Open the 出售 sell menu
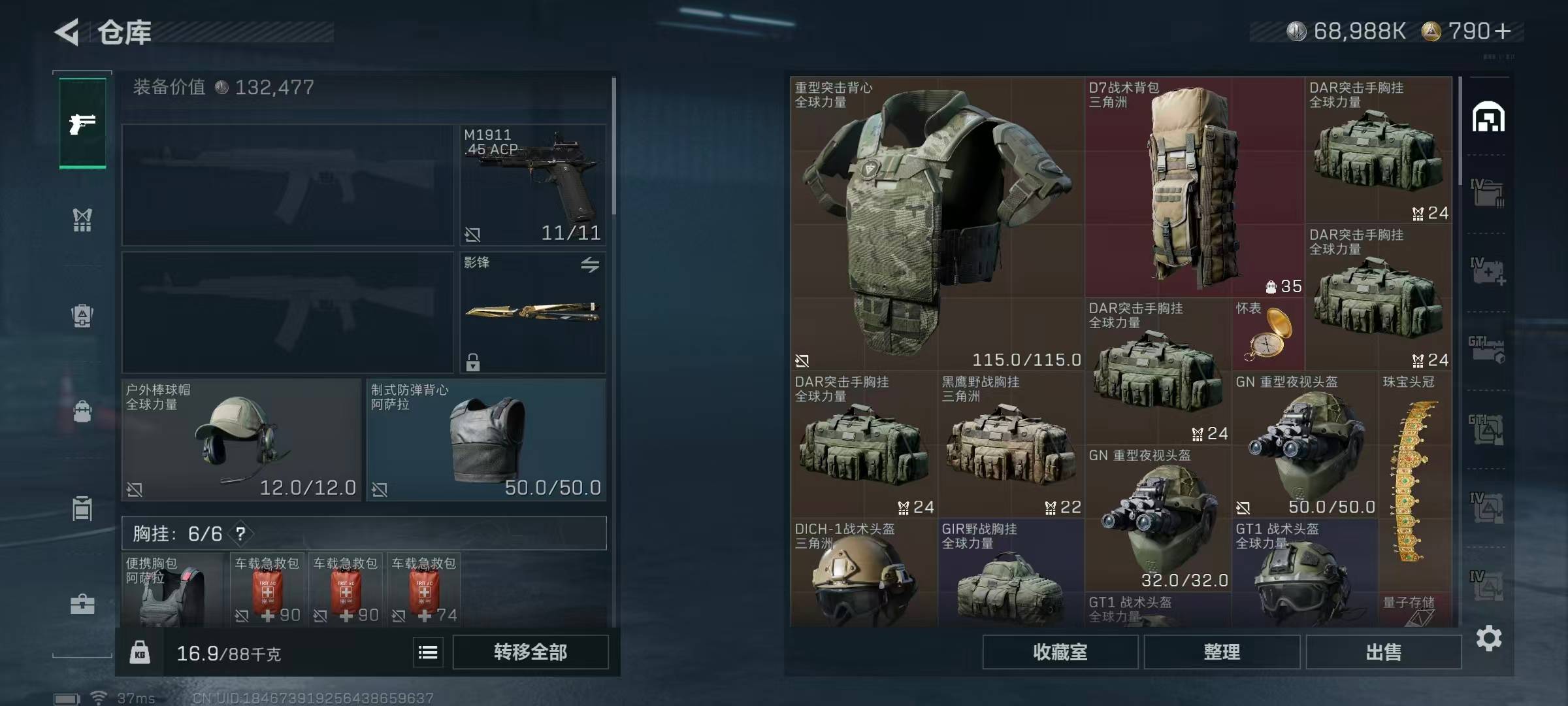 (x=1383, y=652)
